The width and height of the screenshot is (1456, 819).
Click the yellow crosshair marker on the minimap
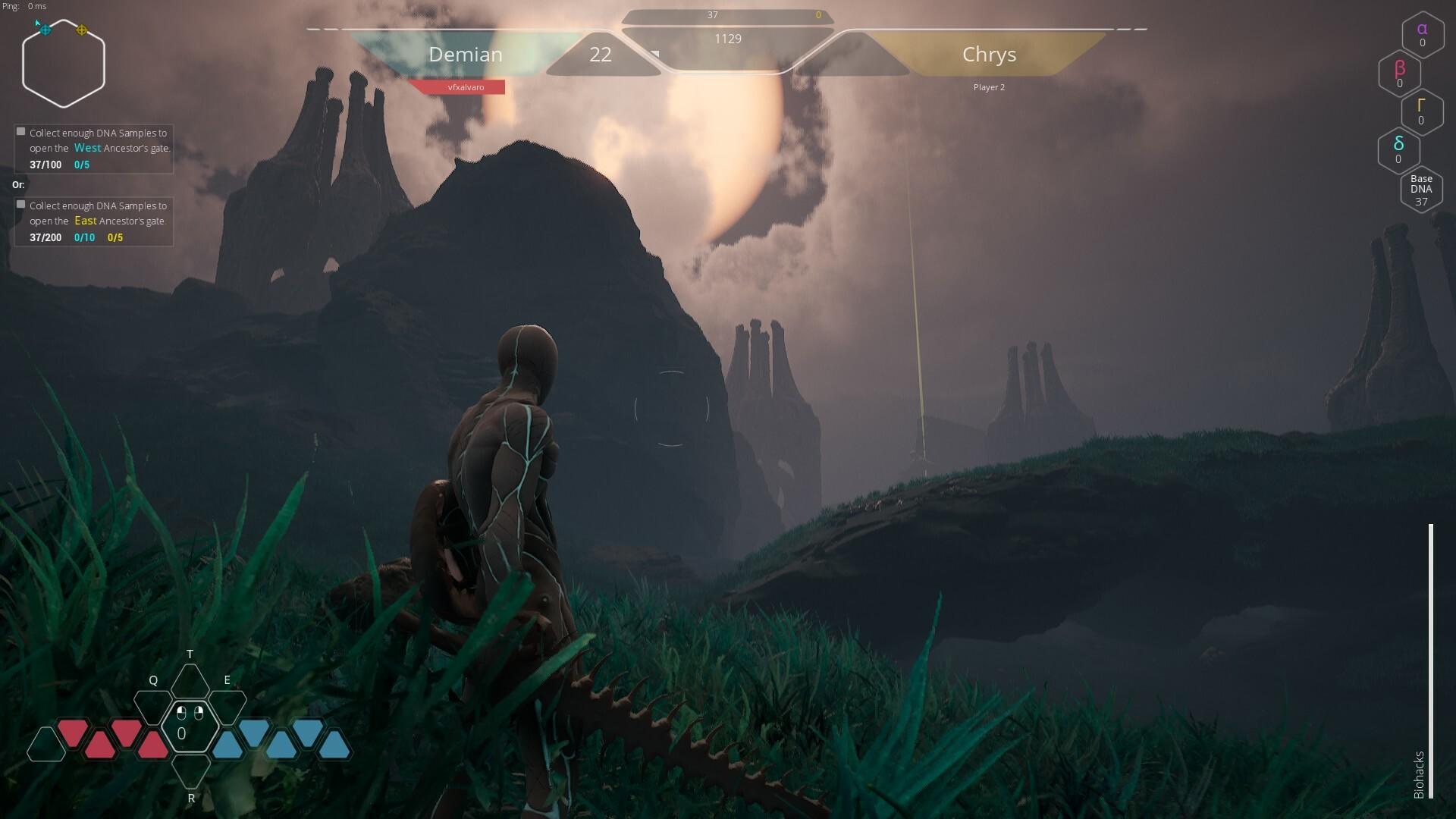click(x=80, y=32)
